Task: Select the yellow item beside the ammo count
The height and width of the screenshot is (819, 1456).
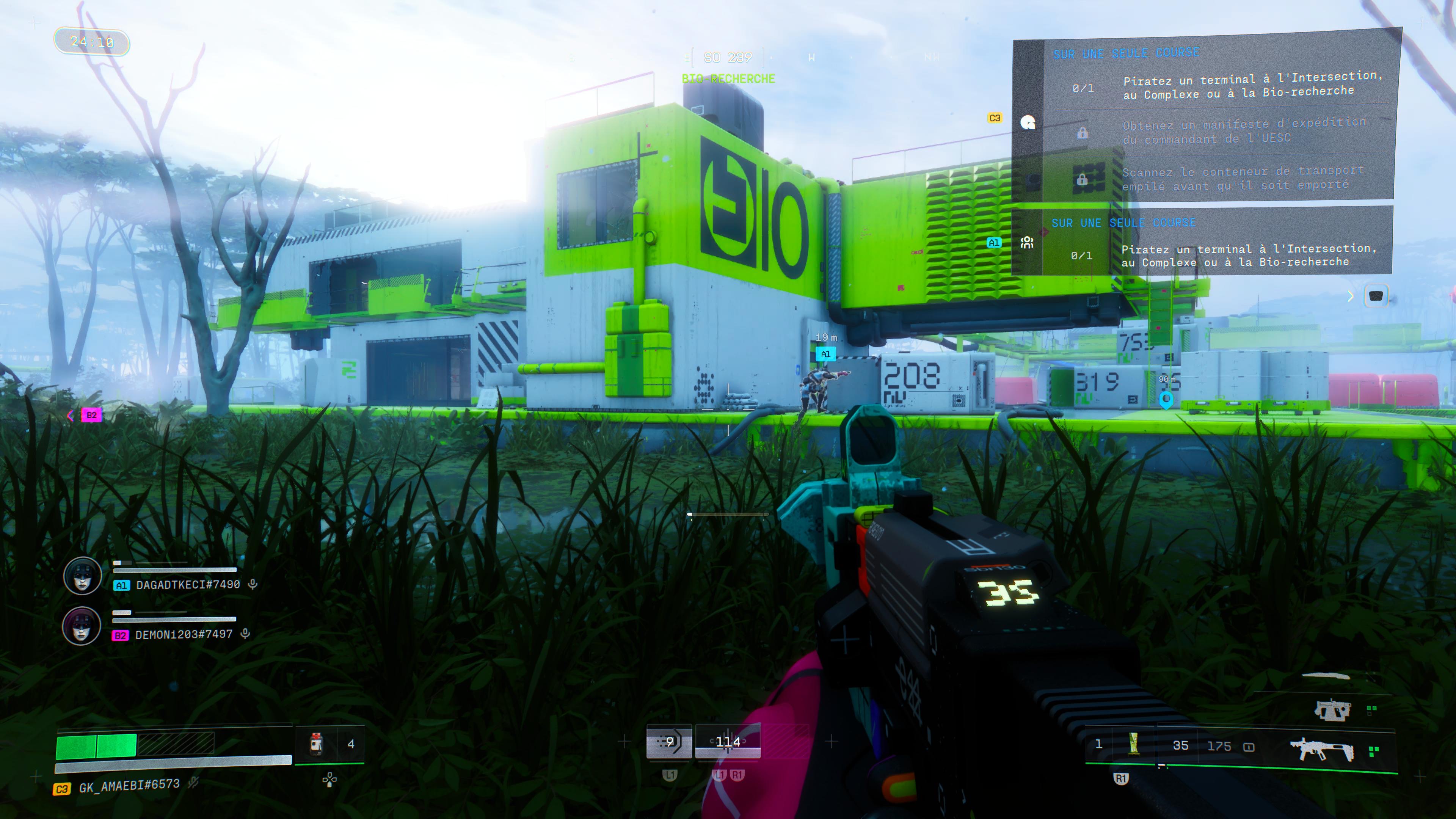Action: (x=1133, y=744)
